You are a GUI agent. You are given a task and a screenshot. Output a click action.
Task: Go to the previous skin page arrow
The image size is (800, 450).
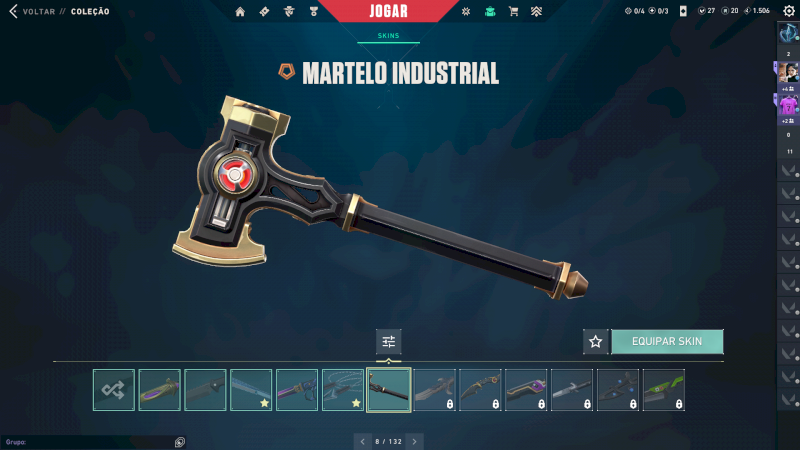pyautogui.click(x=362, y=441)
